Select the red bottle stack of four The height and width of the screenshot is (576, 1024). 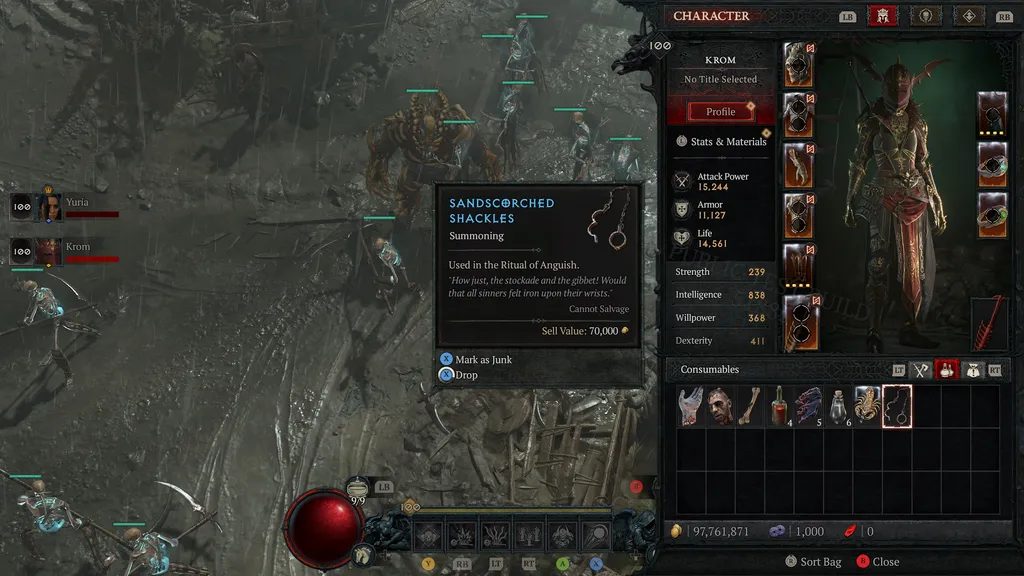pos(779,407)
